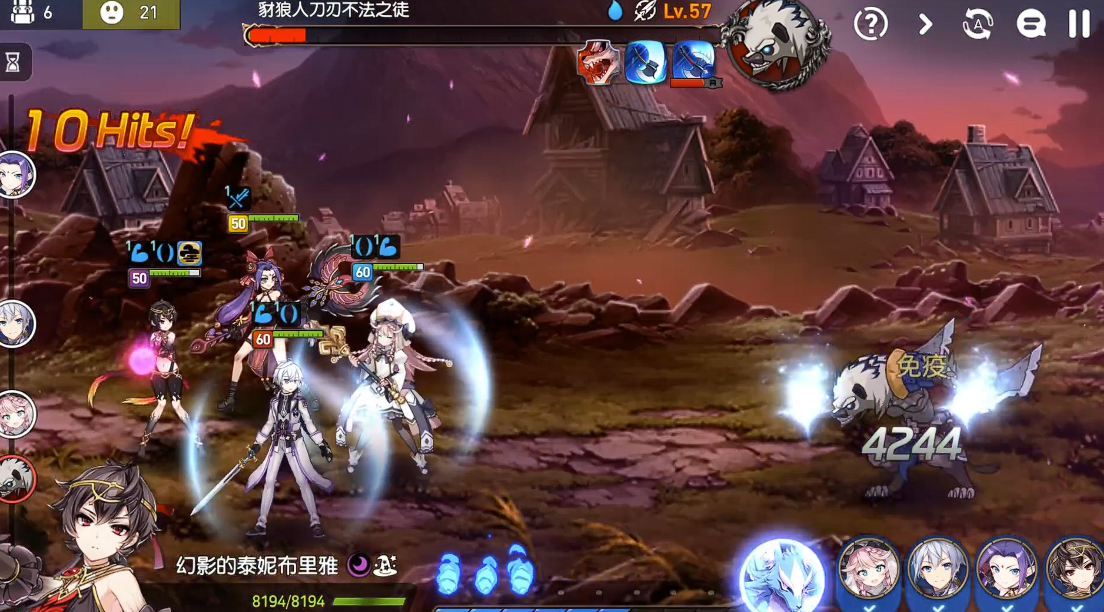
Task: Change battle speed with the arrow button
Action: coord(925,24)
